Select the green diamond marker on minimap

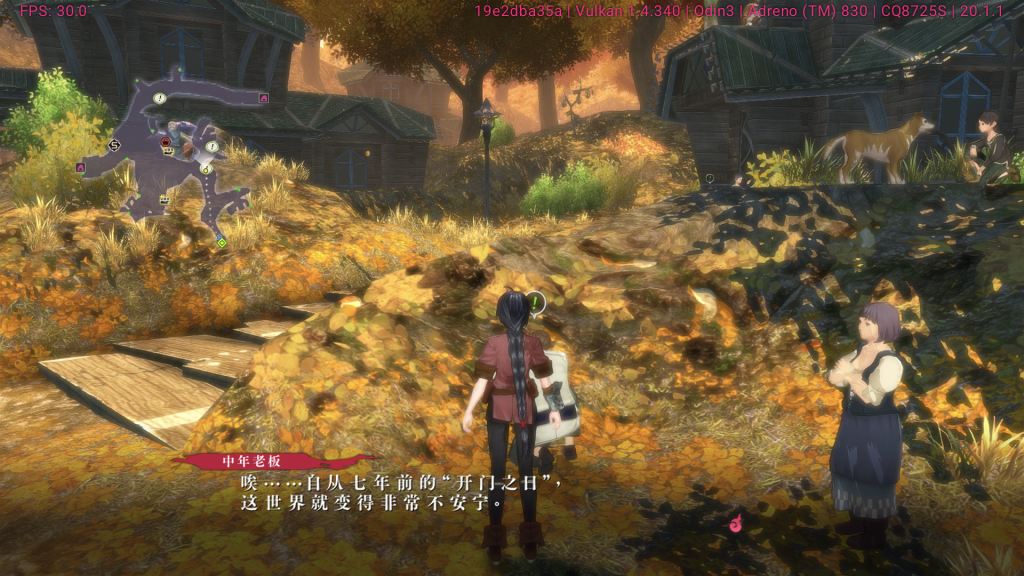pos(221,242)
